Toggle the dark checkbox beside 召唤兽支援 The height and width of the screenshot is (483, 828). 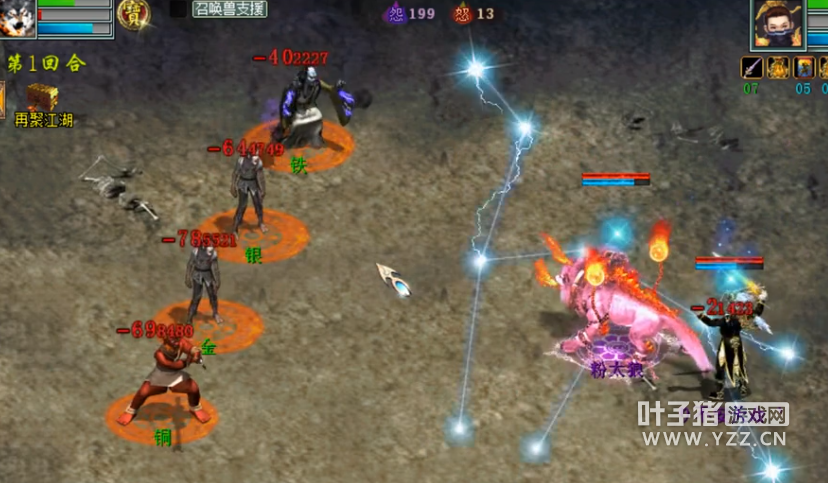click(177, 9)
